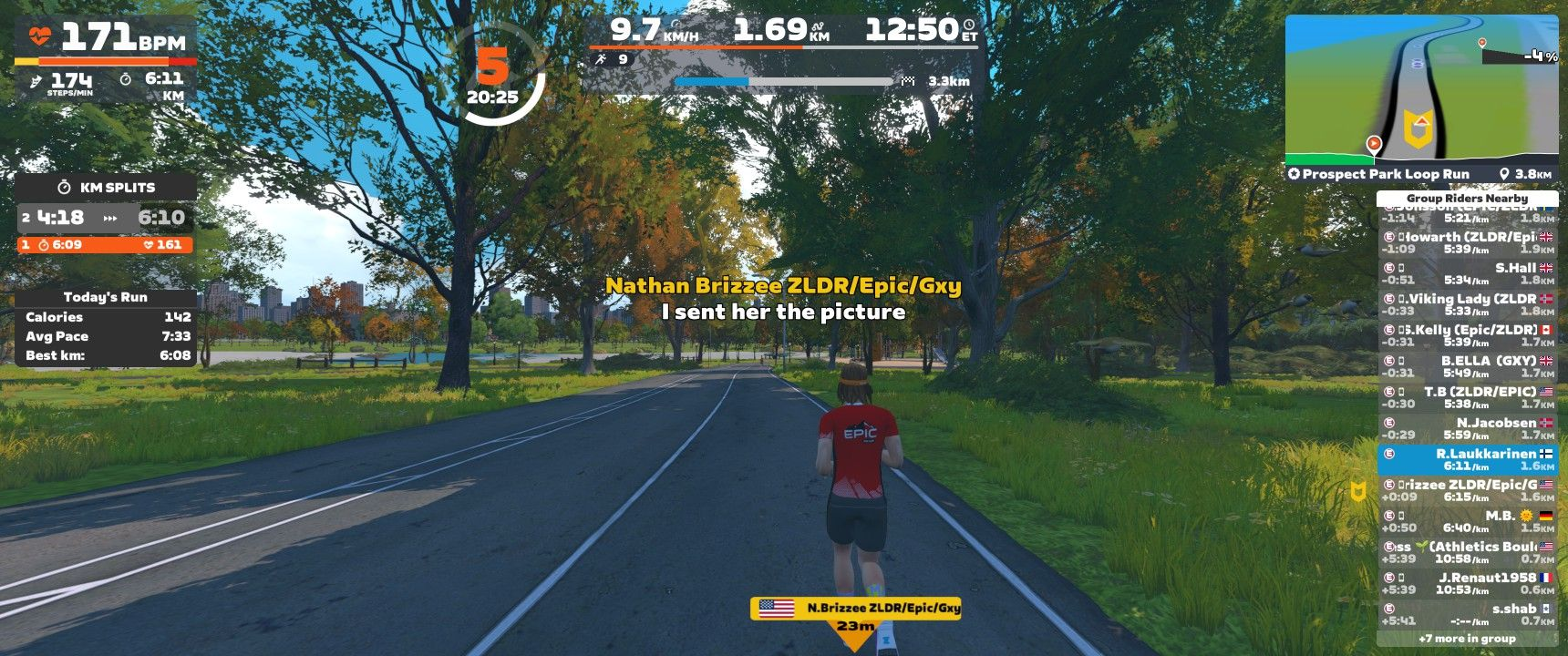Select the highlighted R.Laukkarinen row
Viewport: 1568px width, 656px height.
(x=1466, y=460)
